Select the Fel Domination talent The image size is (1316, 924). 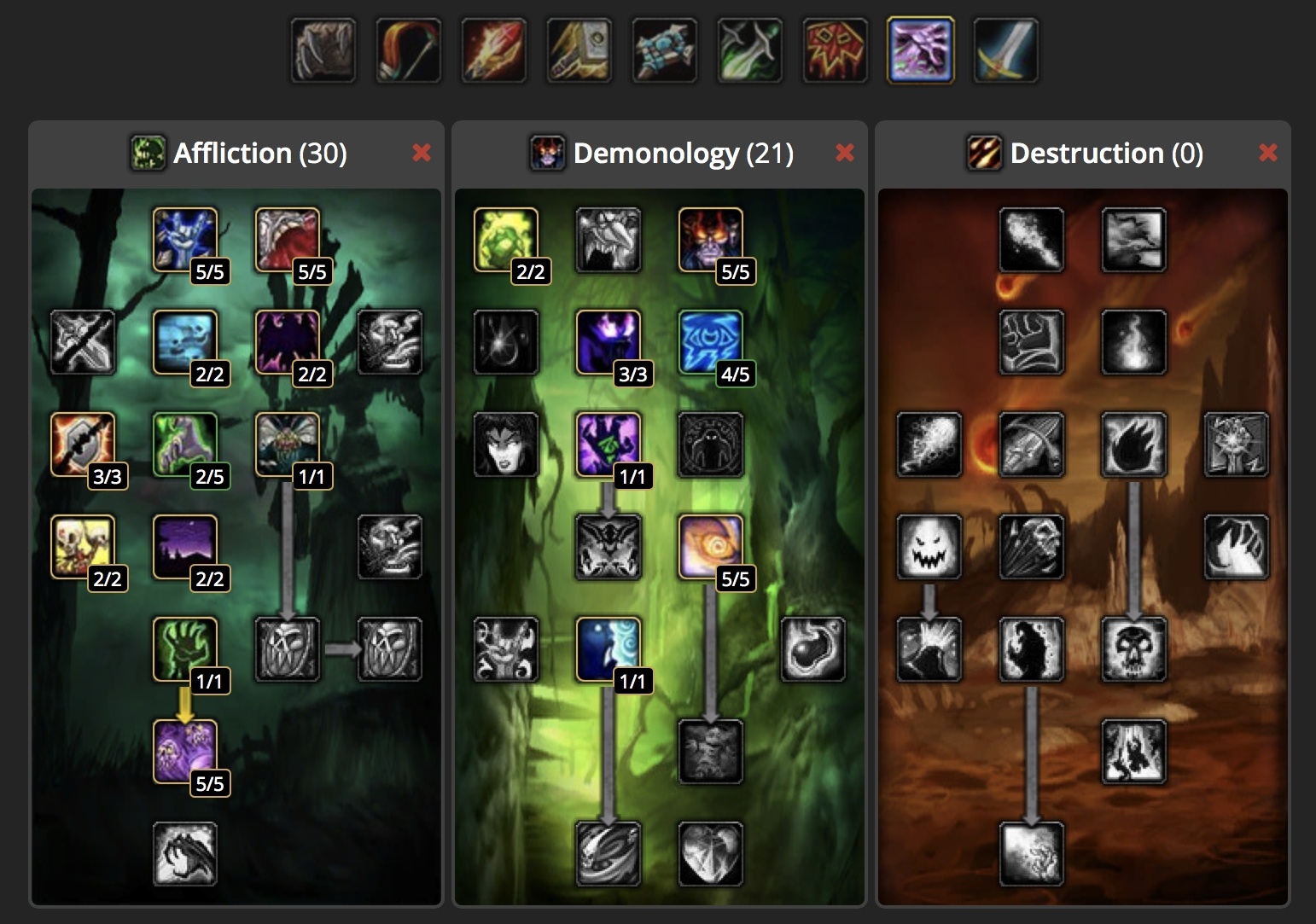point(609,445)
